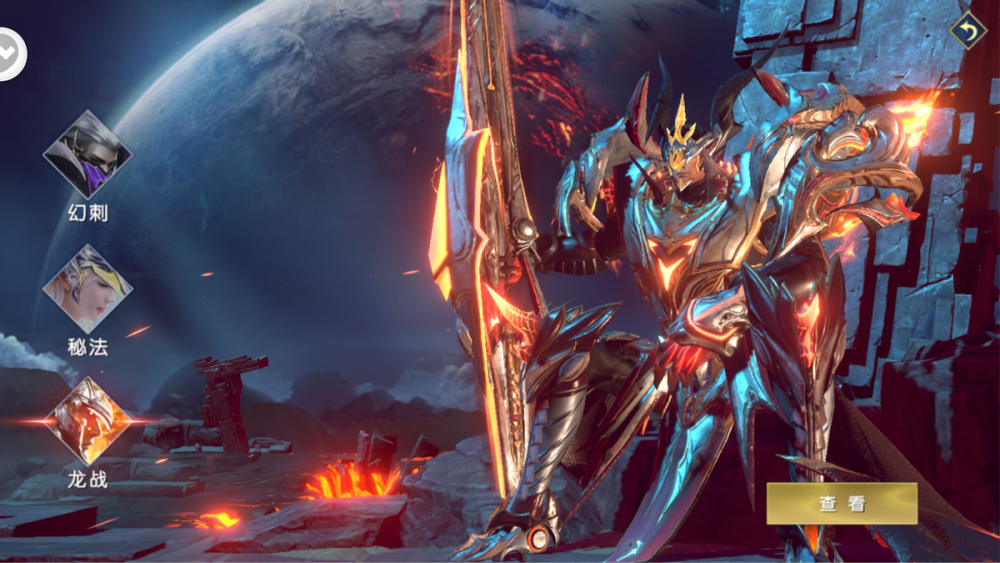Viewport: 1000px width, 563px height.
Task: Click the gold 查看 view button
Action: [x=841, y=504]
